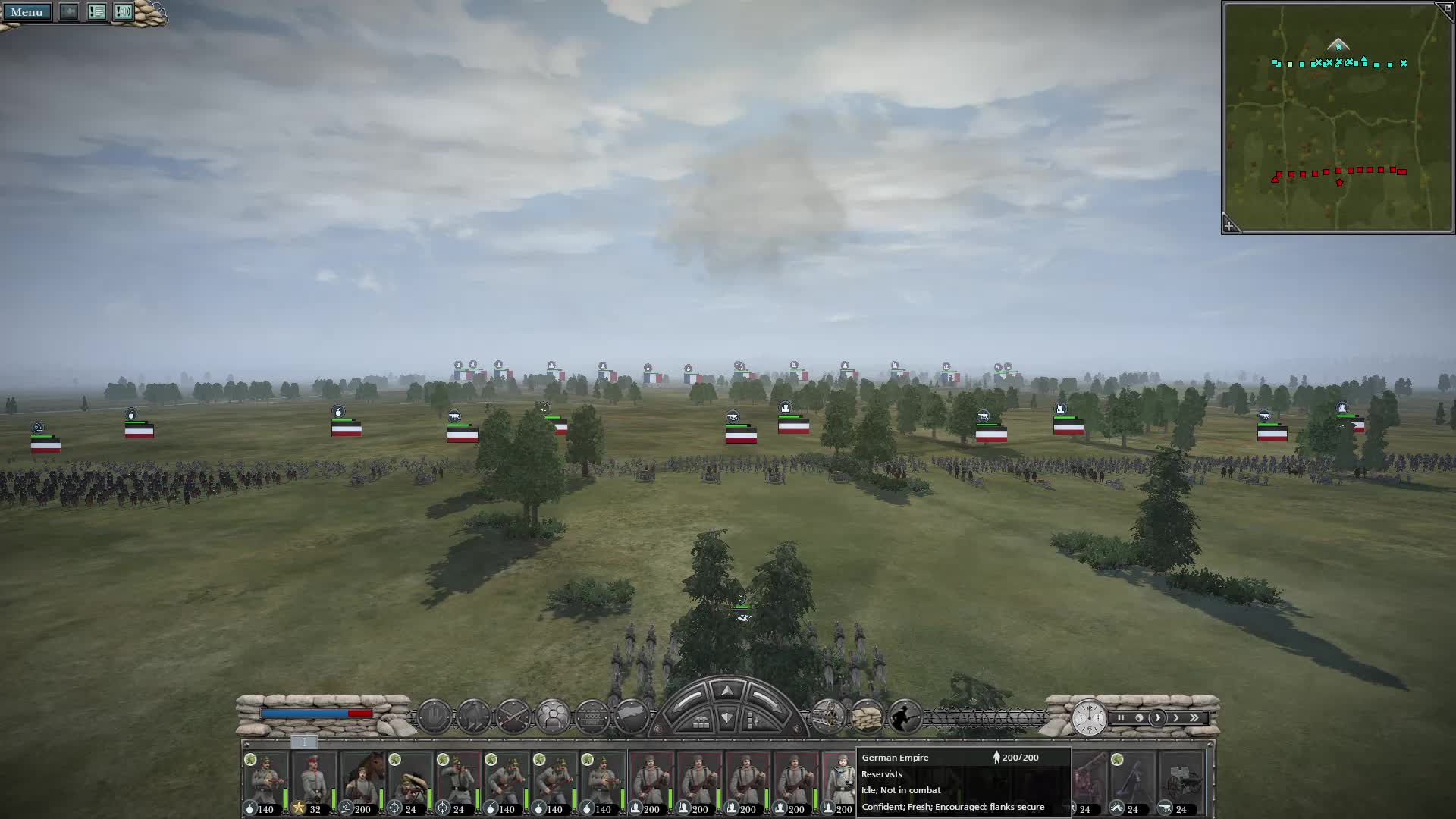Click the withdraw units icon
The image size is (1456, 819).
coord(473,715)
